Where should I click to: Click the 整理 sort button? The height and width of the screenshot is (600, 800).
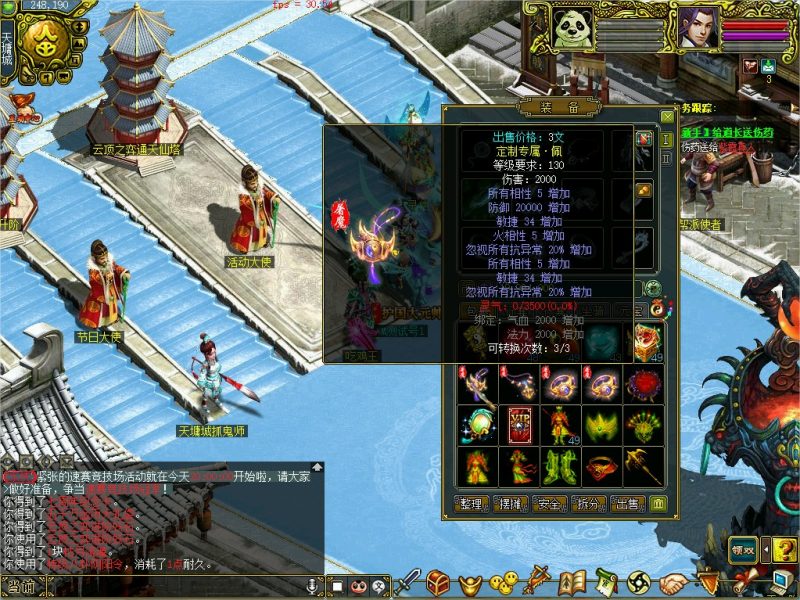point(470,504)
